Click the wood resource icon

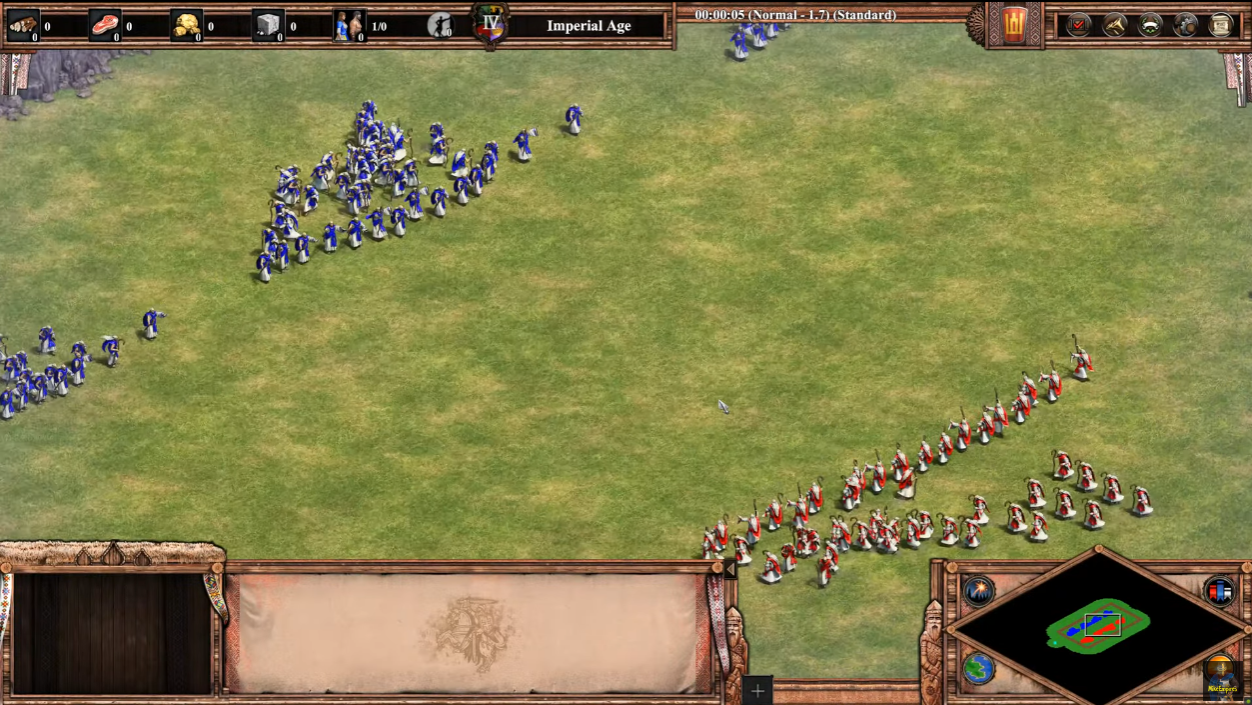[23, 25]
